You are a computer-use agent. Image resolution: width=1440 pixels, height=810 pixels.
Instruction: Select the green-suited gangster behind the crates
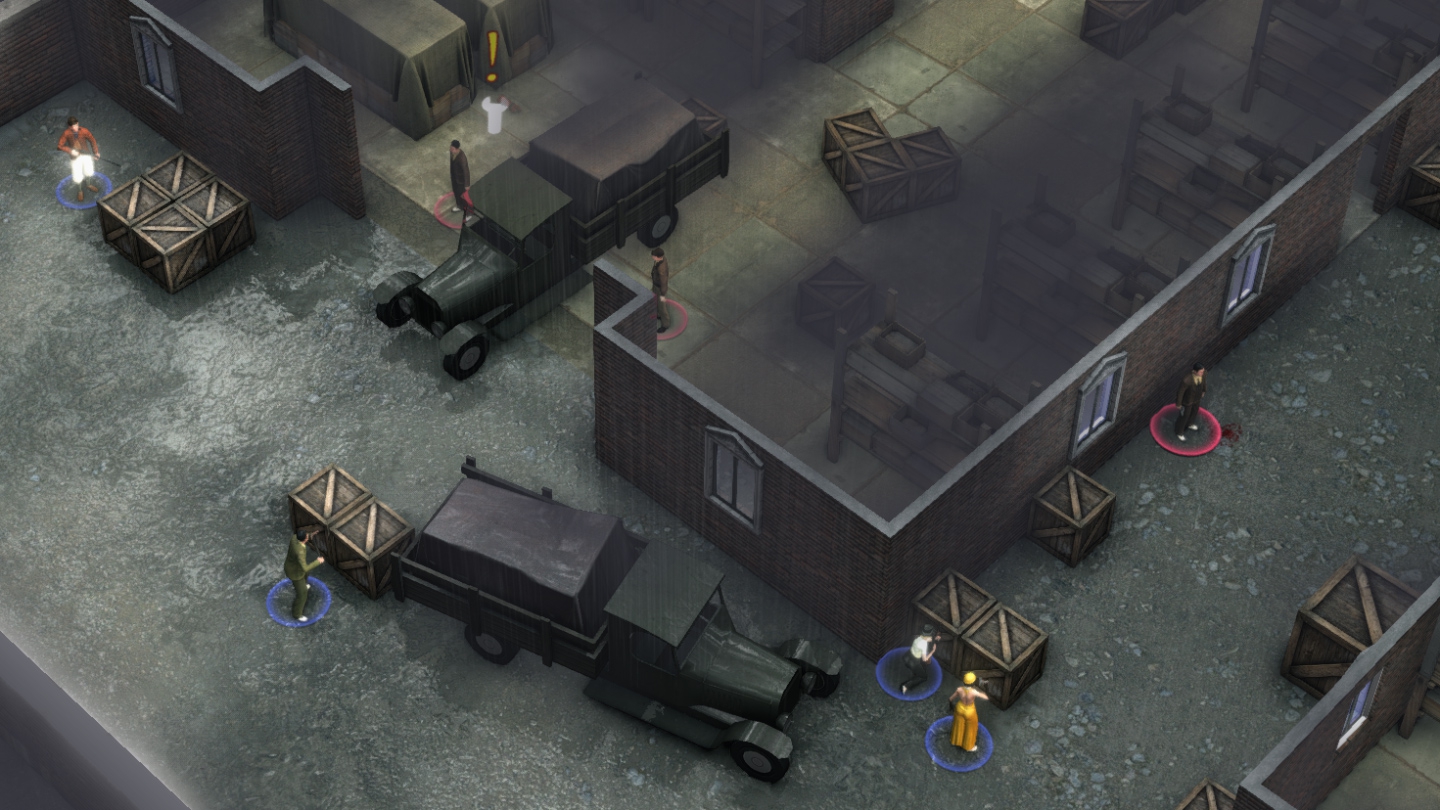[300, 573]
